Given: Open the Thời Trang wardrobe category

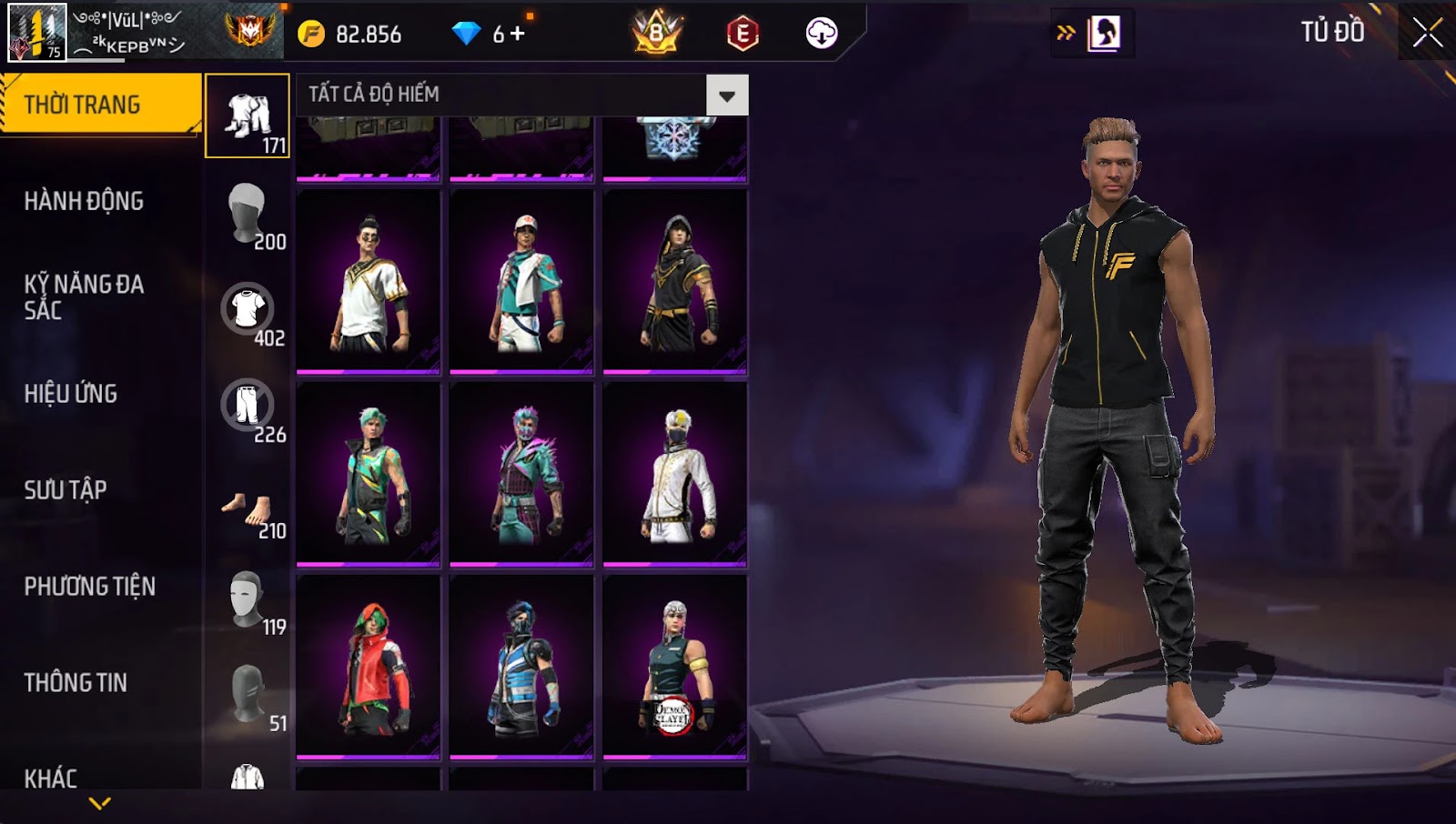Looking at the screenshot, I should (x=100, y=105).
